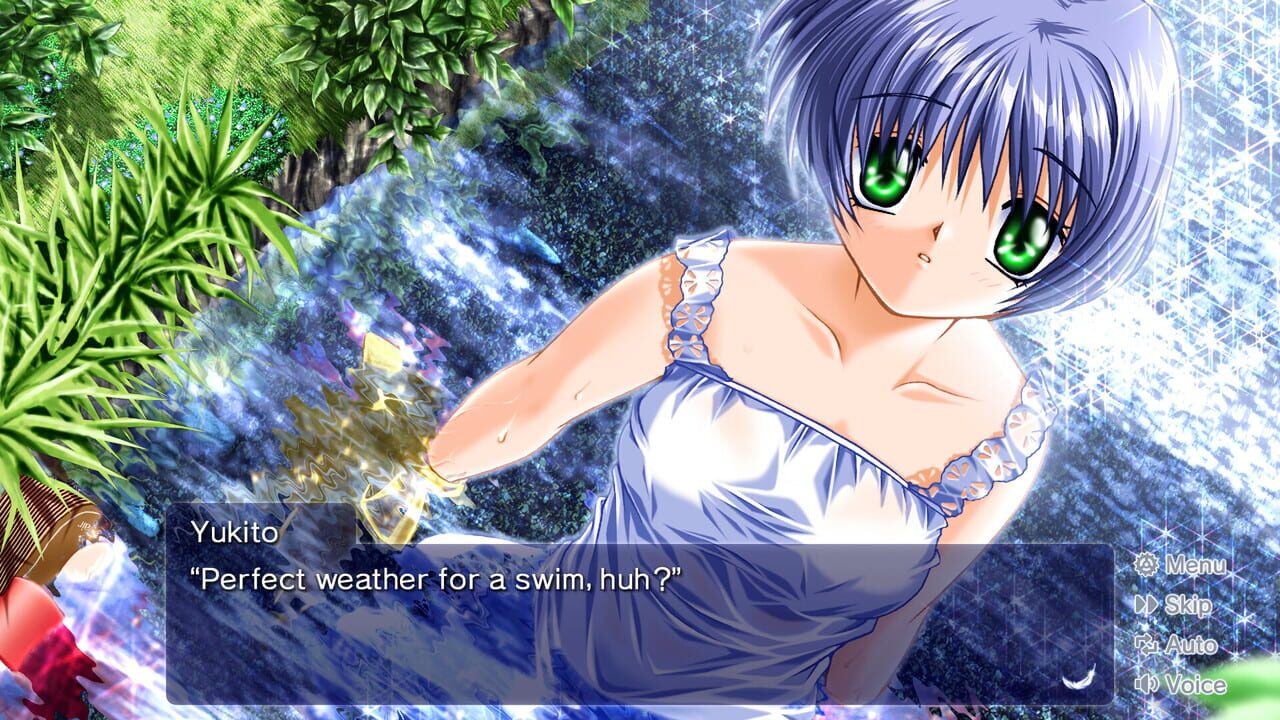Open the Menu via the gear icon
1280x720 pixels.
click(x=1148, y=566)
